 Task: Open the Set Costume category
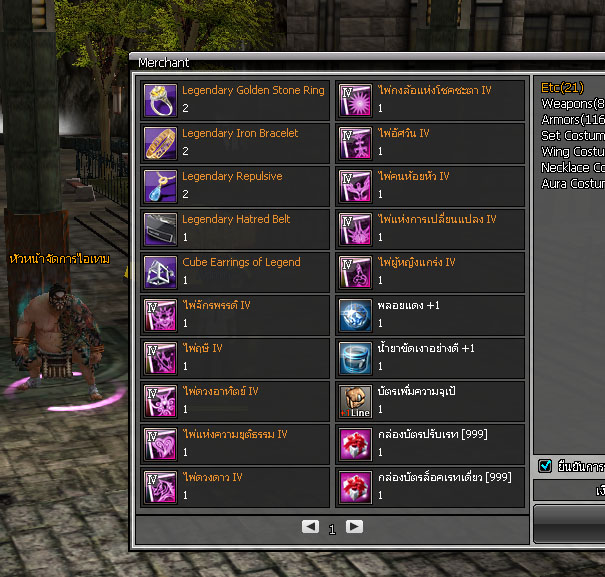(572, 135)
